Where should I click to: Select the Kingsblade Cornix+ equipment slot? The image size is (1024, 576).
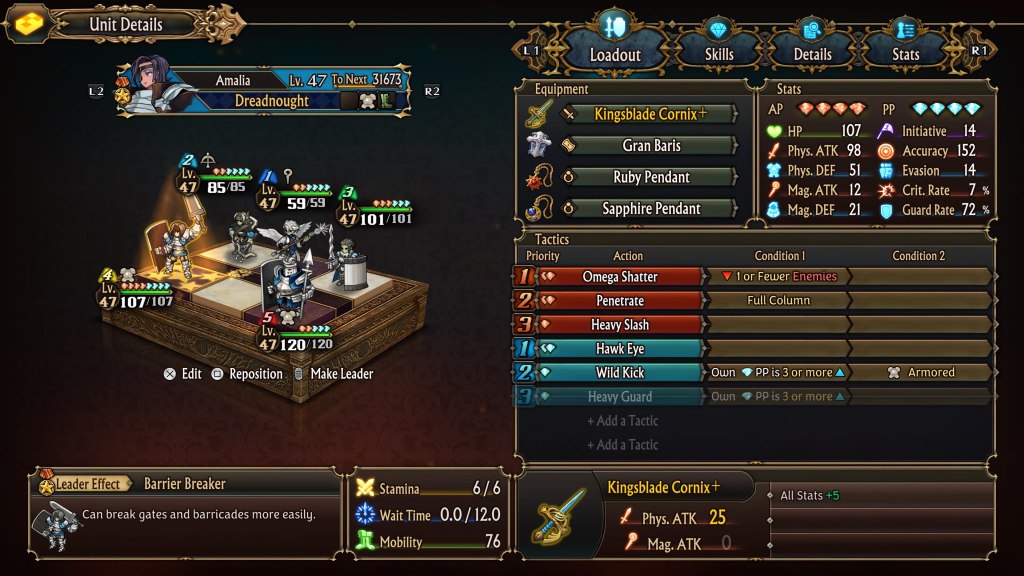click(x=650, y=114)
